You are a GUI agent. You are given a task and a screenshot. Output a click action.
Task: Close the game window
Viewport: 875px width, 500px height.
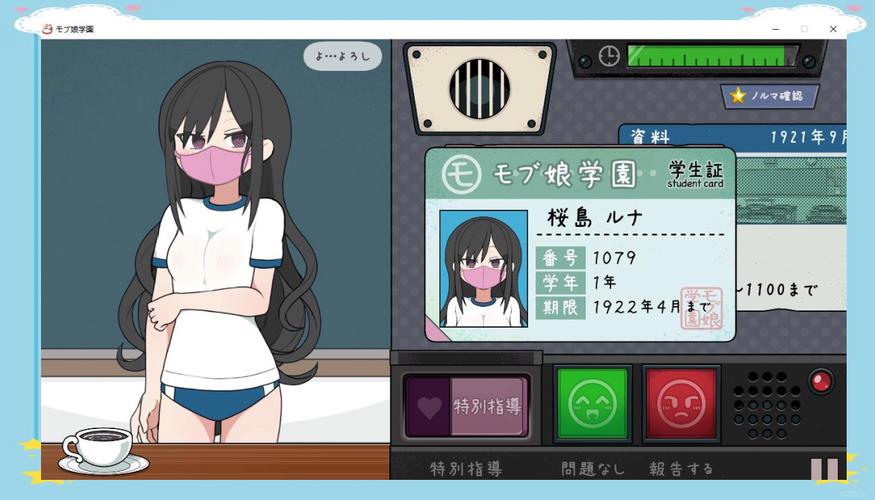click(x=833, y=29)
